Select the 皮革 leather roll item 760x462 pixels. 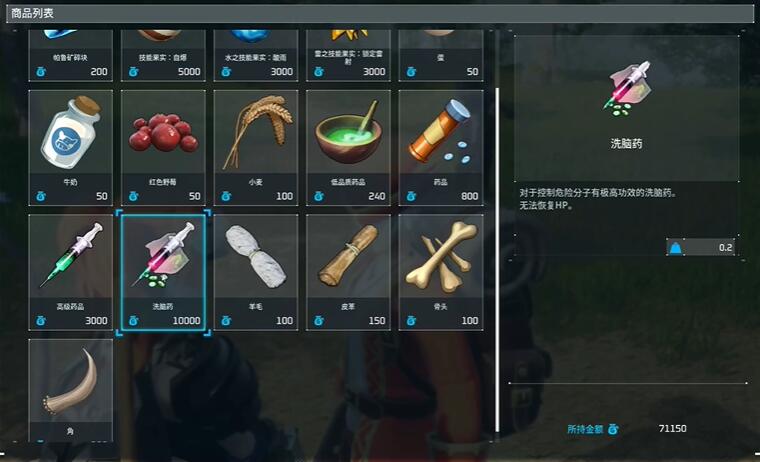348,271
